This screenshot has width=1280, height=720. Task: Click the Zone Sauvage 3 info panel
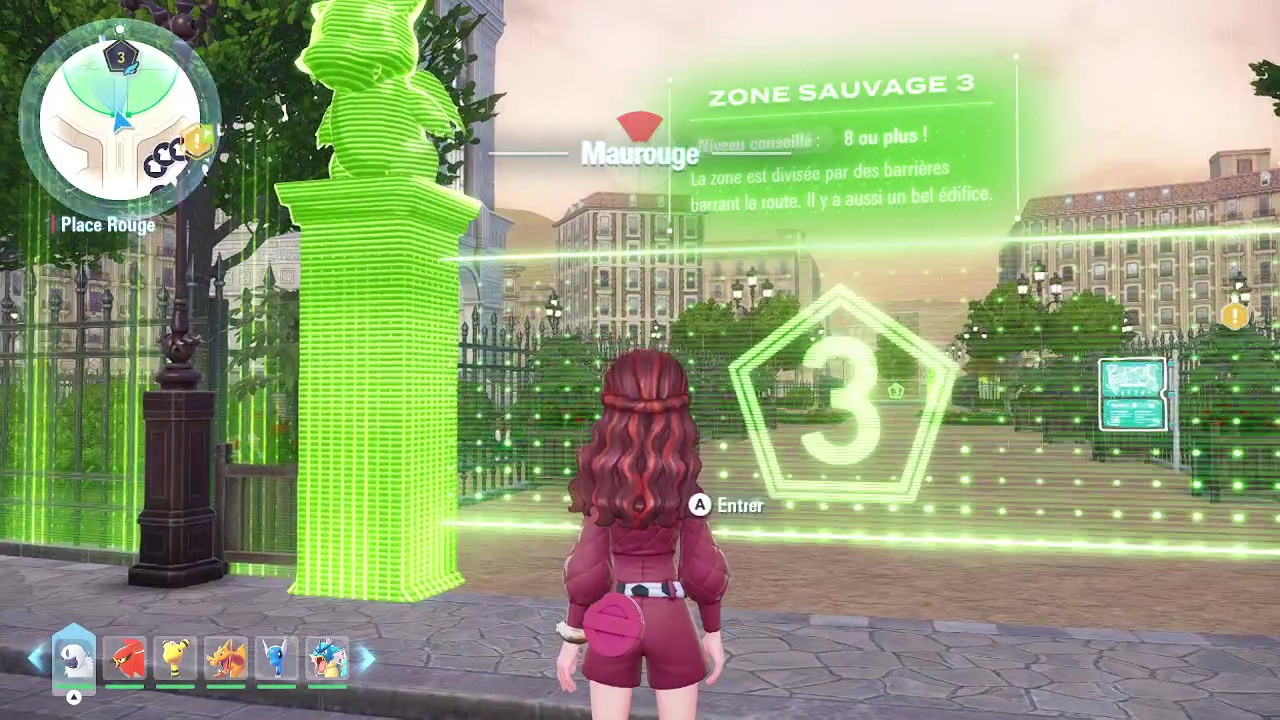click(845, 140)
